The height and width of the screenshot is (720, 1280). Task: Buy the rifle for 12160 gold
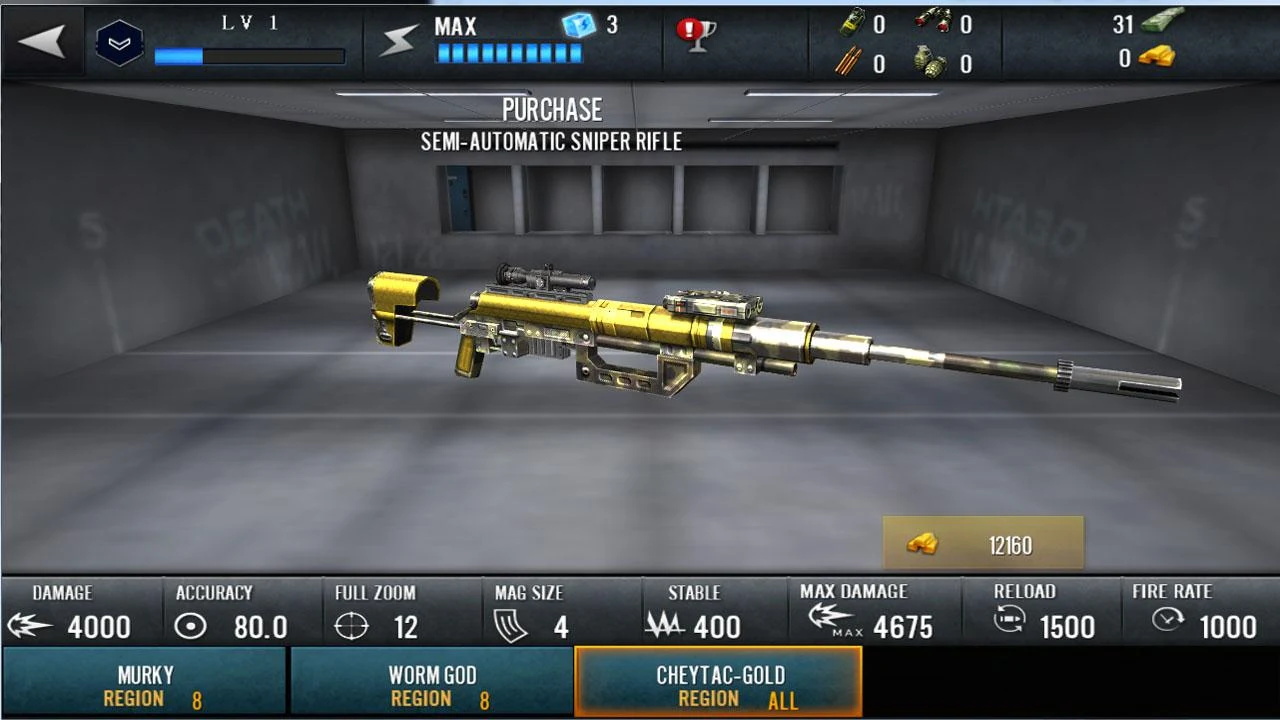click(x=982, y=544)
